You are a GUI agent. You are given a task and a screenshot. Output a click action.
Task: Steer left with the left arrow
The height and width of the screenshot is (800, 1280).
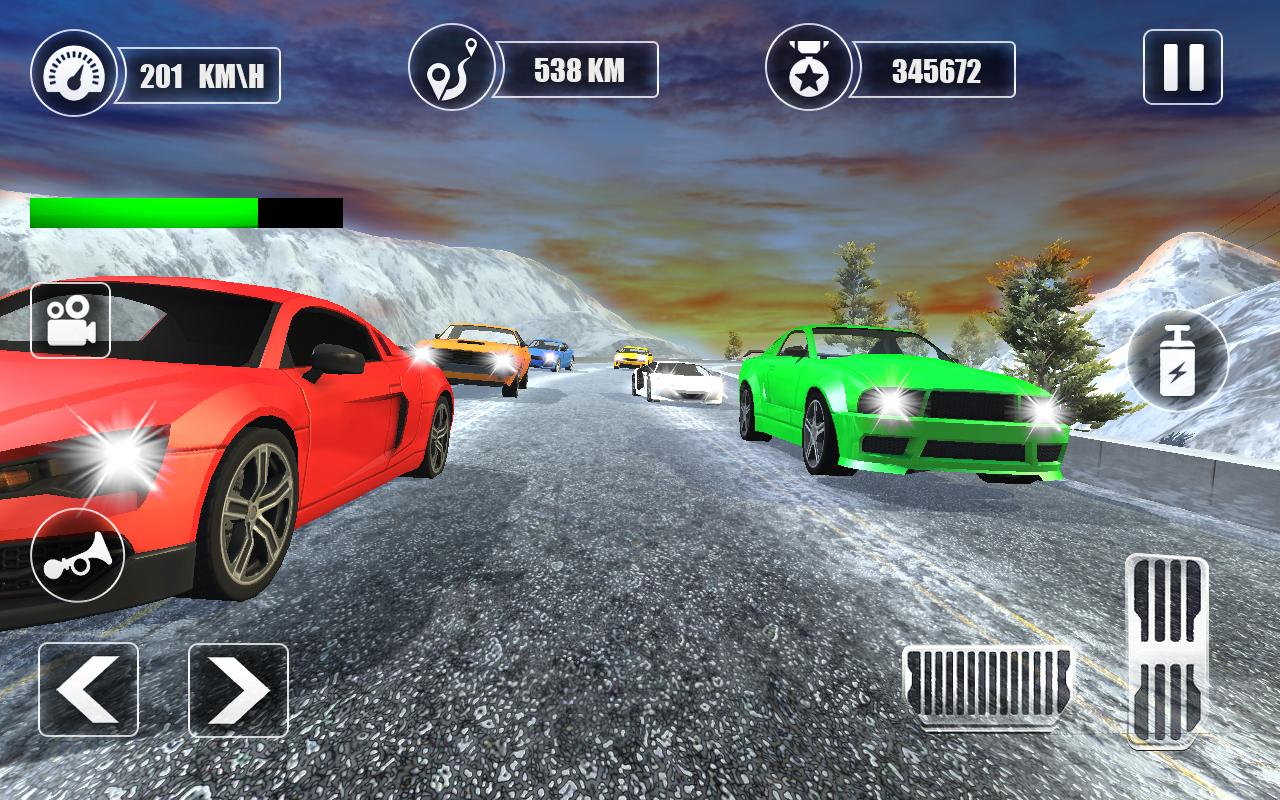click(x=88, y=690)
